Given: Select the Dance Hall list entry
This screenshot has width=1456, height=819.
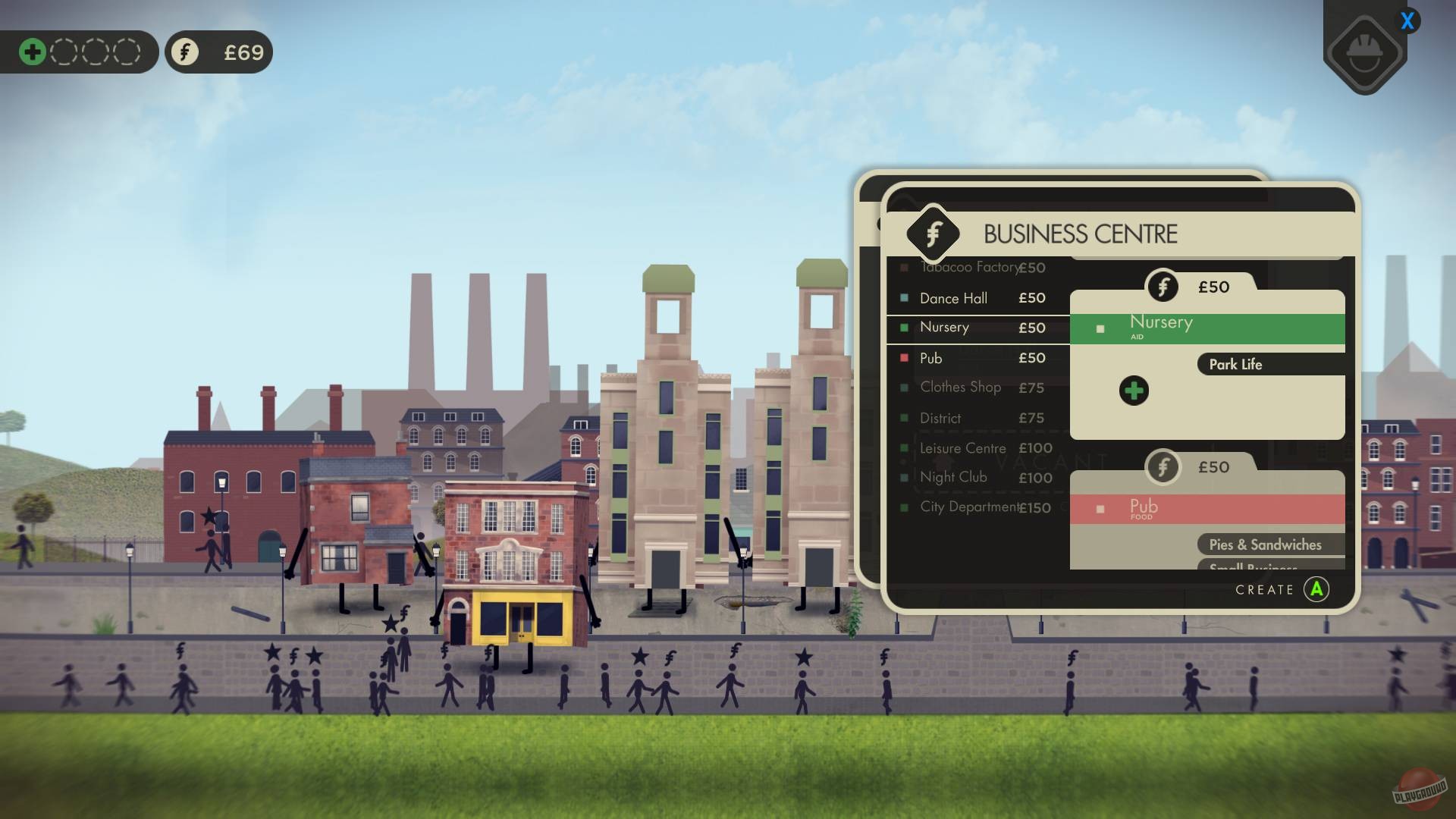Looking at the screenshot, I should [x=952, y=298].
